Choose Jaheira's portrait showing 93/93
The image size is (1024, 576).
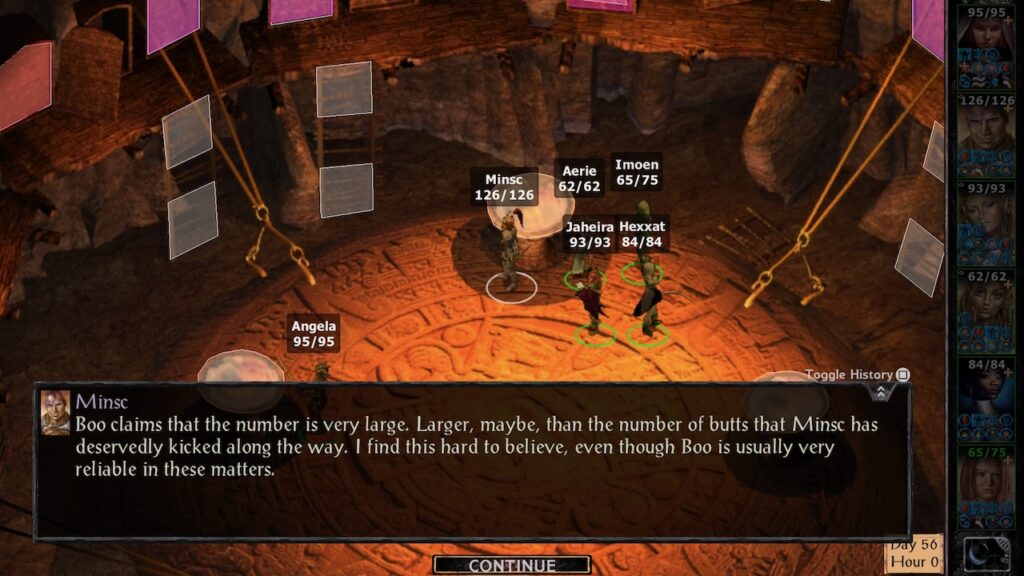coord(984,222)
